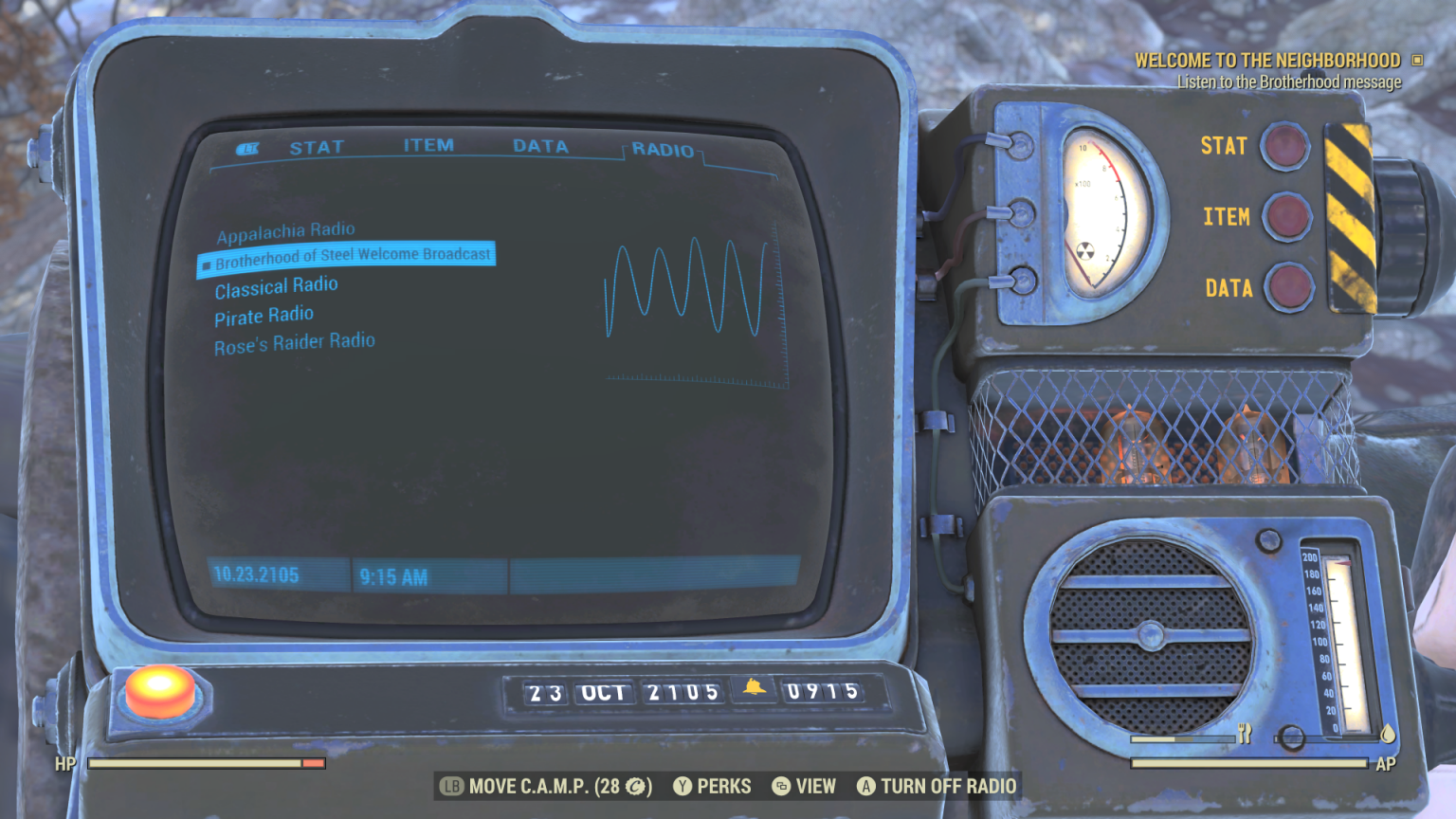1456x819 pixels.
Task: Switch to the DATA tab on screen
Action: 540,146
